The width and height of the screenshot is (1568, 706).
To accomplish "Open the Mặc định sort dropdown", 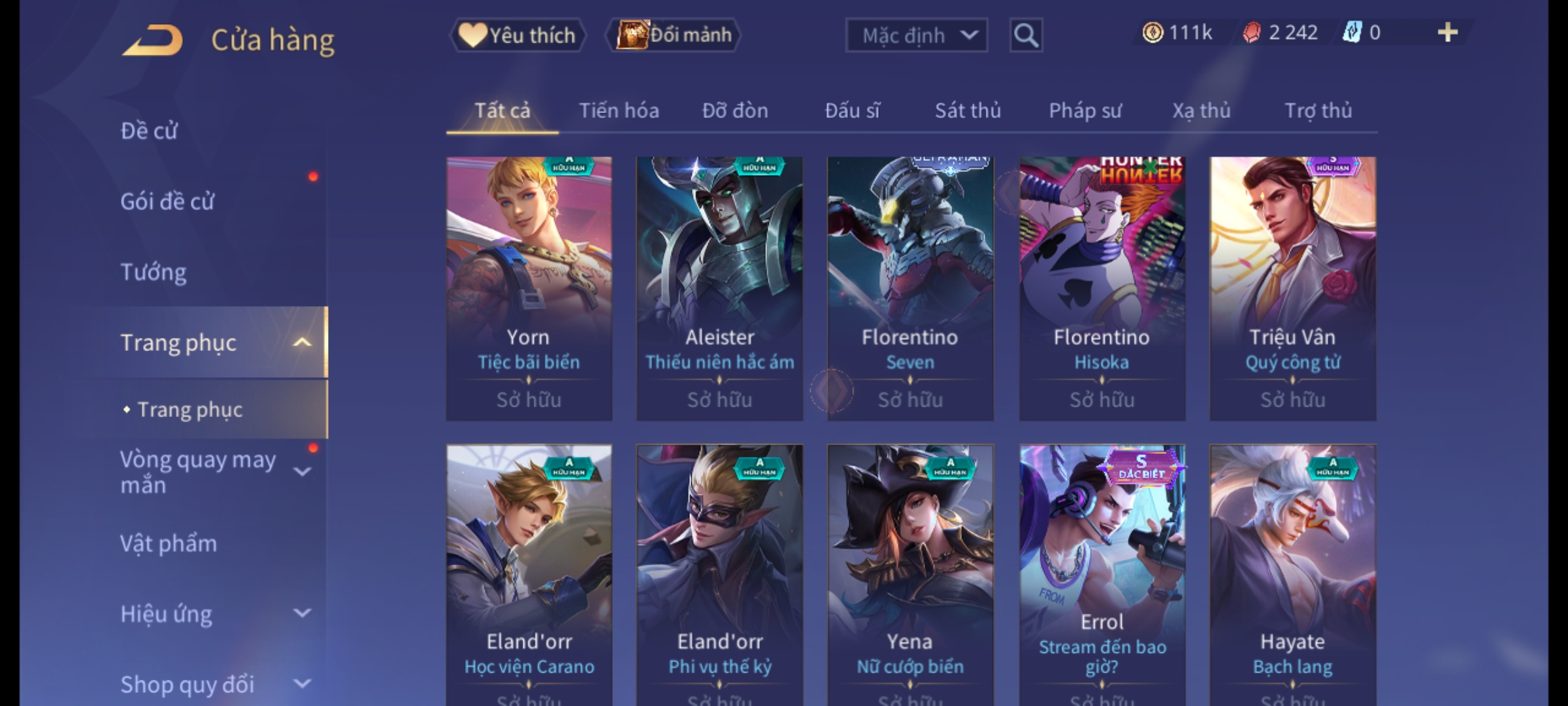I will click(916, 35).
